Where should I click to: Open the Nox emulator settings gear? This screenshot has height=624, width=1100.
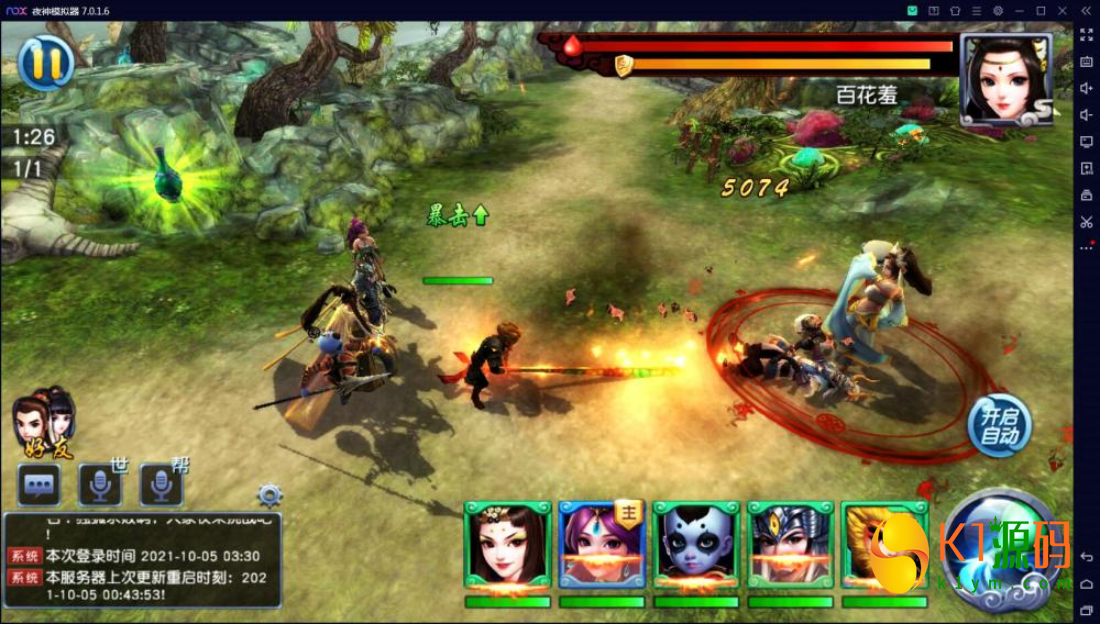[x=997, y=10]
